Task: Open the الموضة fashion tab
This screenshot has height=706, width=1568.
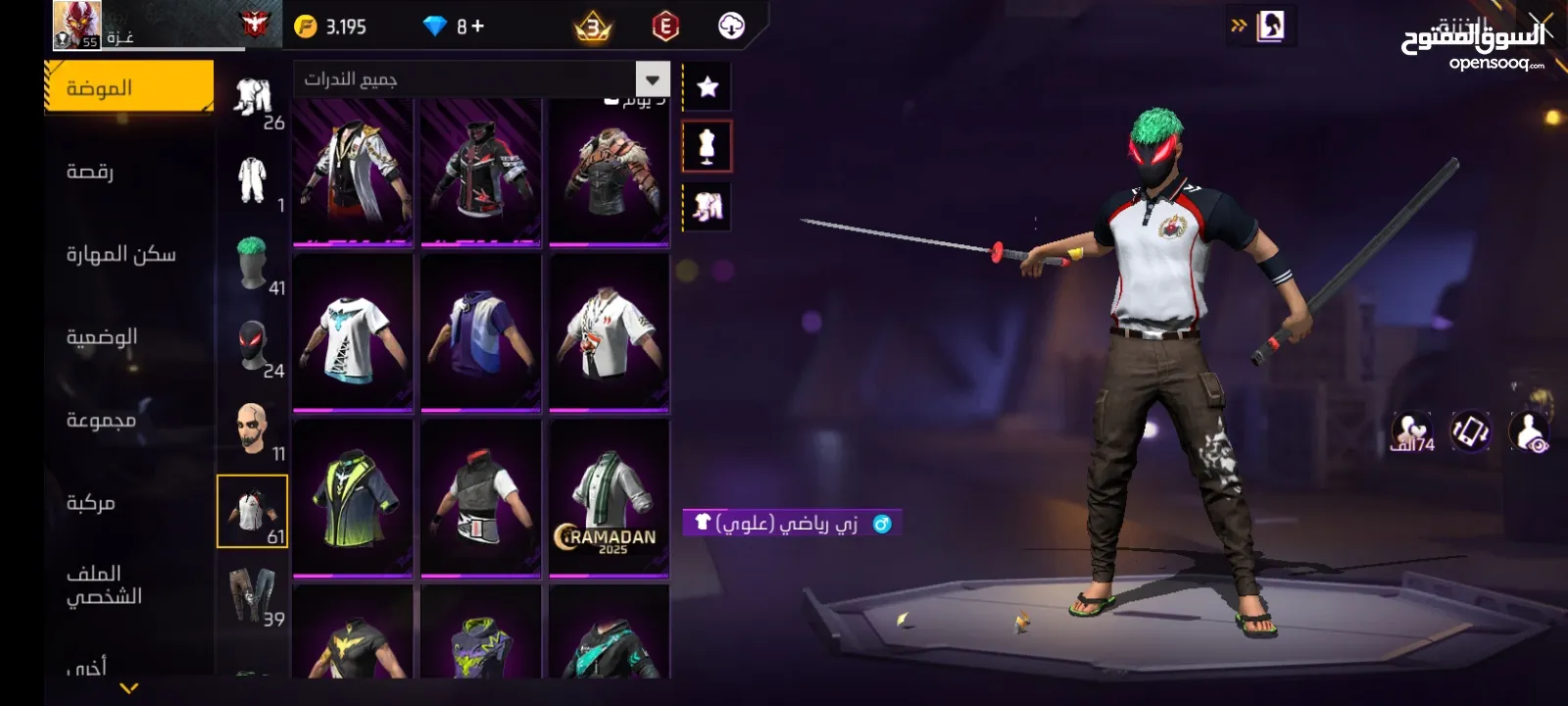Action: pyautogui.click(x=128, y=88)
